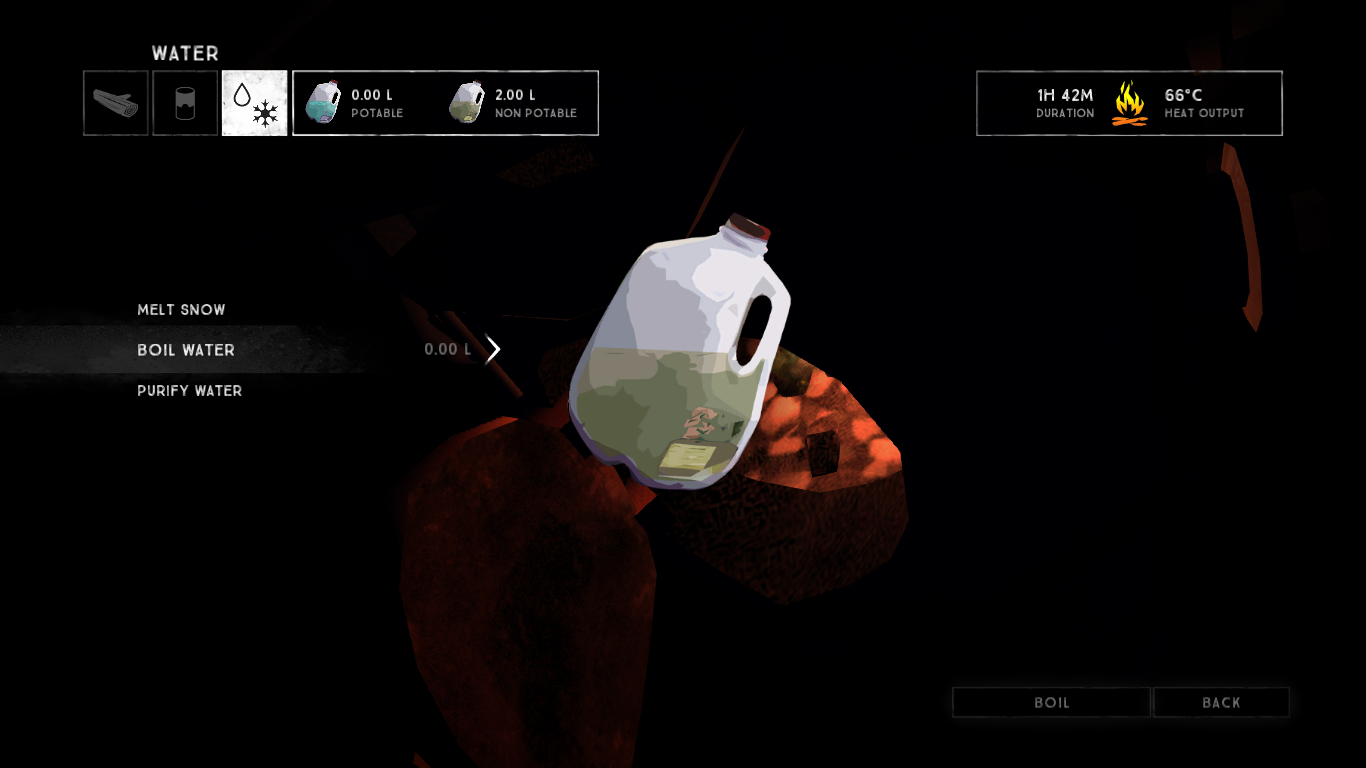Select the water droplet and snowflake tab
The width and height of the screenshot is (1366, 768).
coord(254,103)
